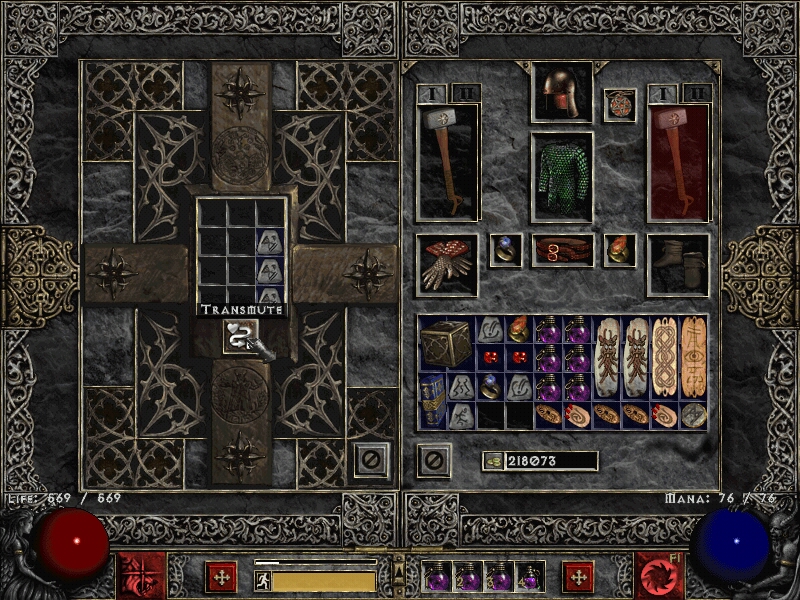
Task: Open the right skill selector
Action: pos(659,576)
